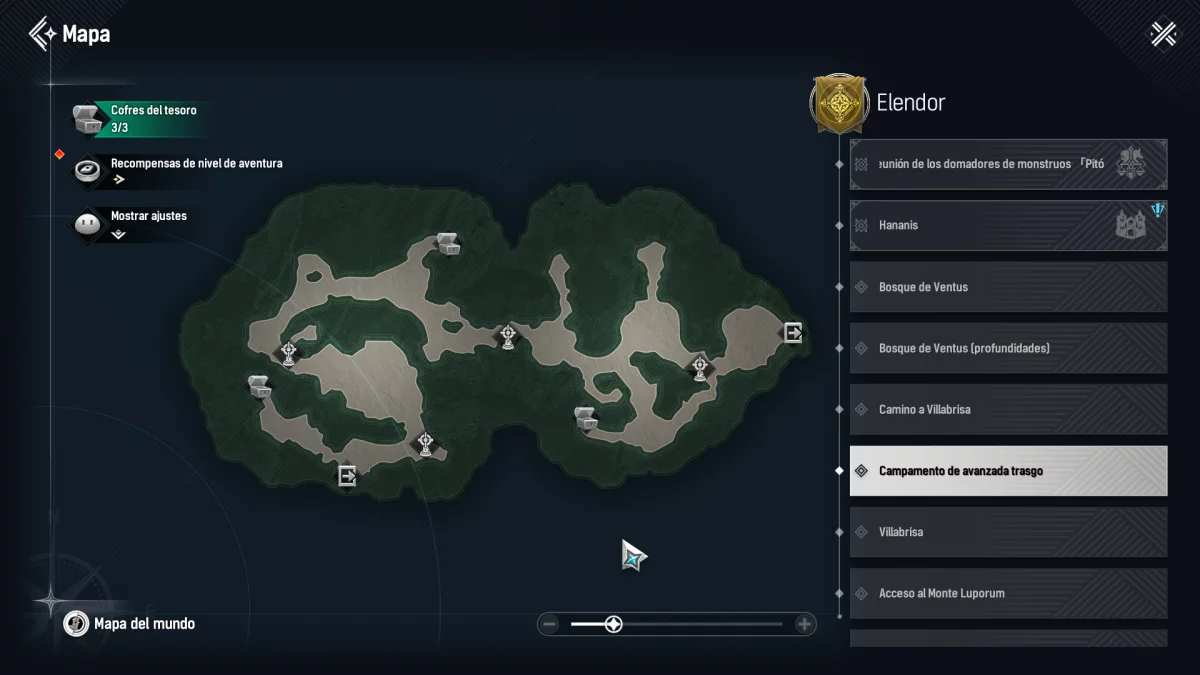The height and width of the screenshot is (675, 1200).
Task: Choose the Villabrisa location entry
Action: tap(1008, 532)
